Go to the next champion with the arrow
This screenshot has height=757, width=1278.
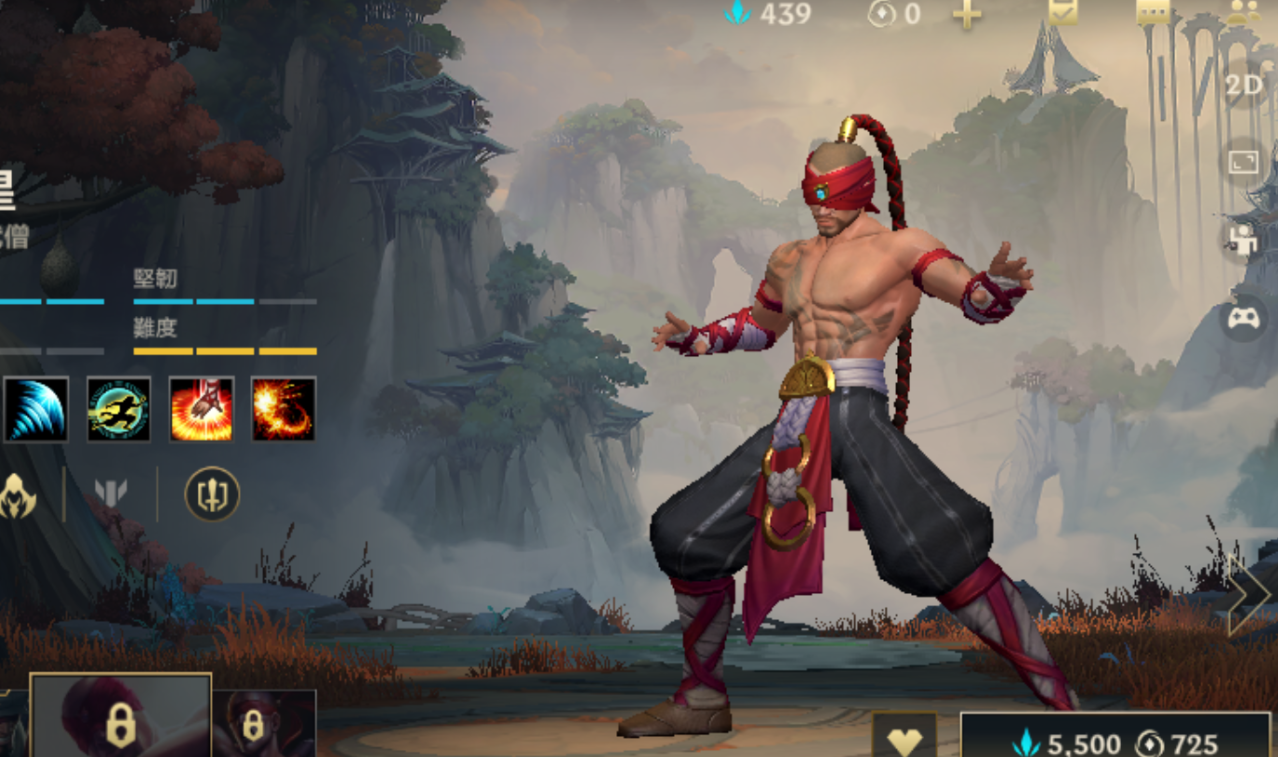click(1250, 596)
